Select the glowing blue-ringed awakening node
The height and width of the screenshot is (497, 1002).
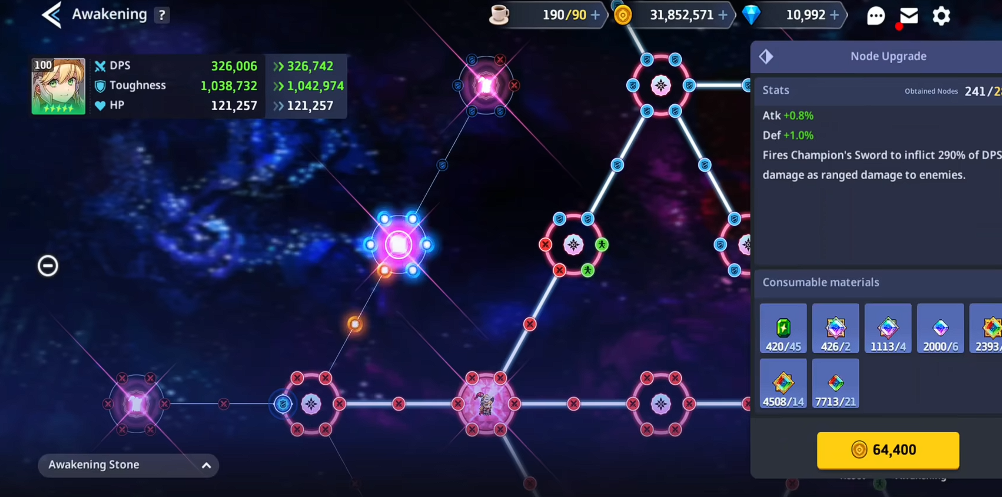399,243
